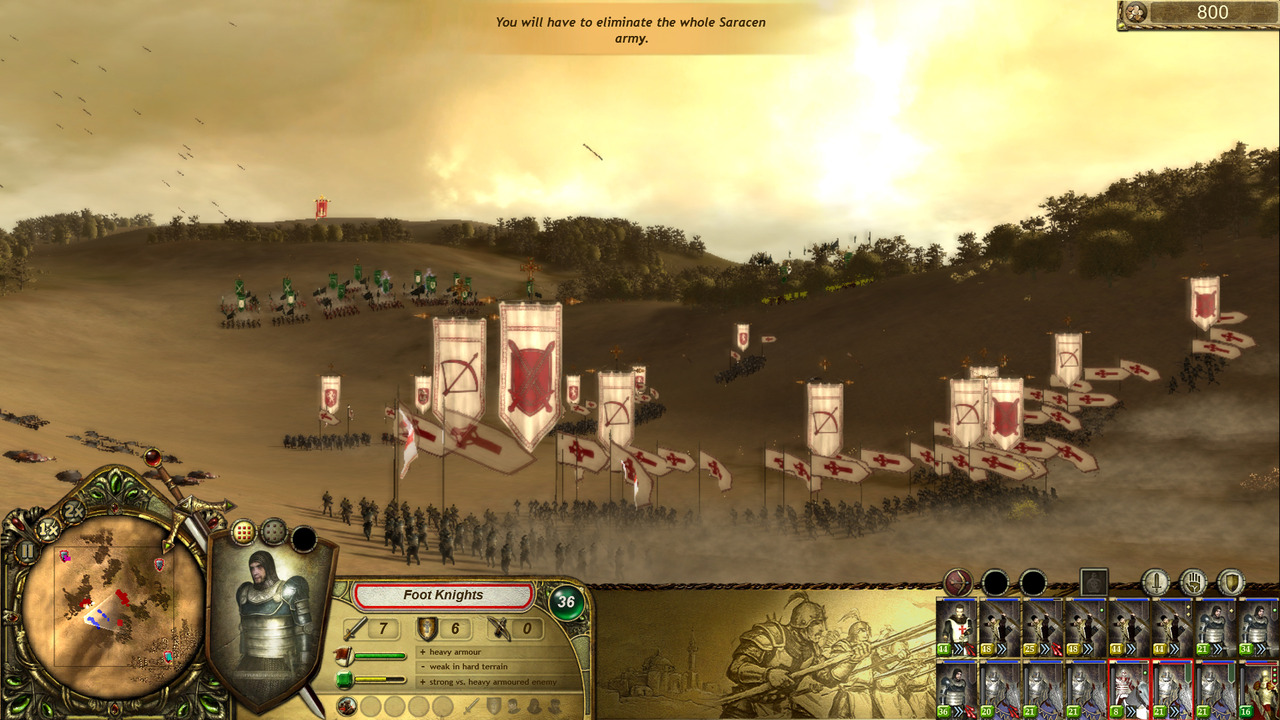1280x720 pixels.
Task: Set game speed to 1x
Action: (x=46, y=527)
